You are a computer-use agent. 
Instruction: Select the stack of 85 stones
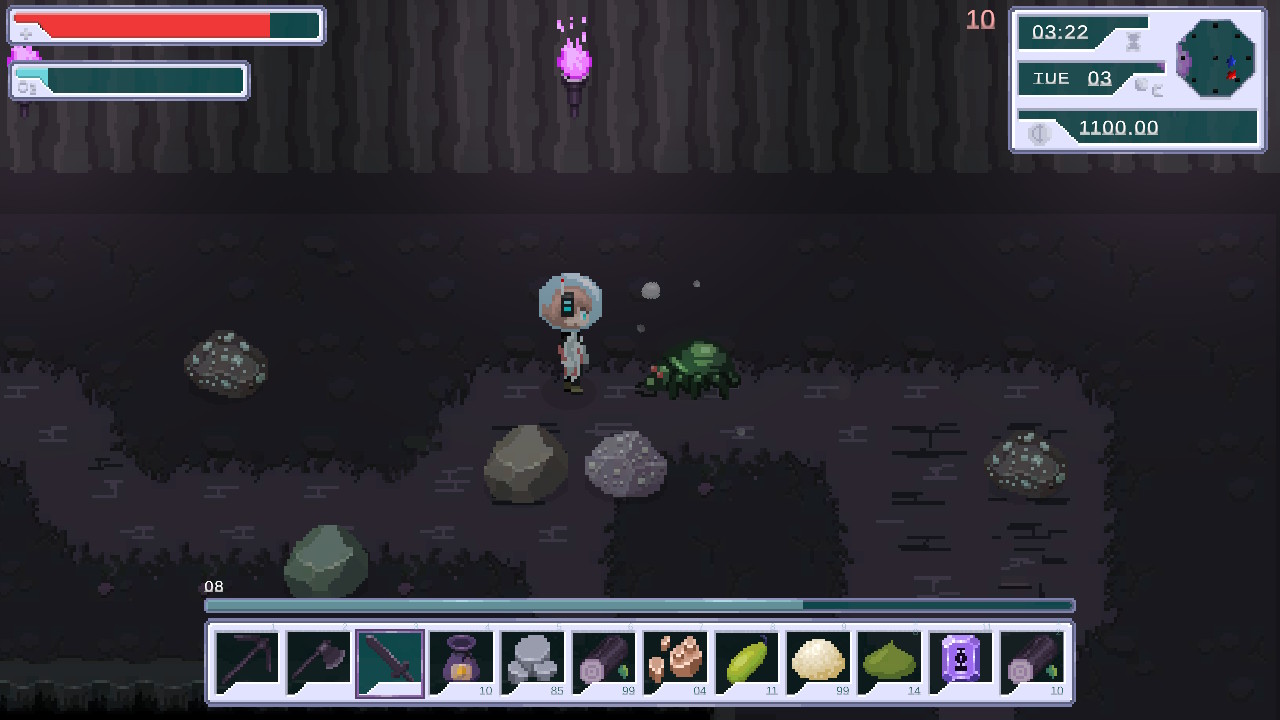pos(533,660)
